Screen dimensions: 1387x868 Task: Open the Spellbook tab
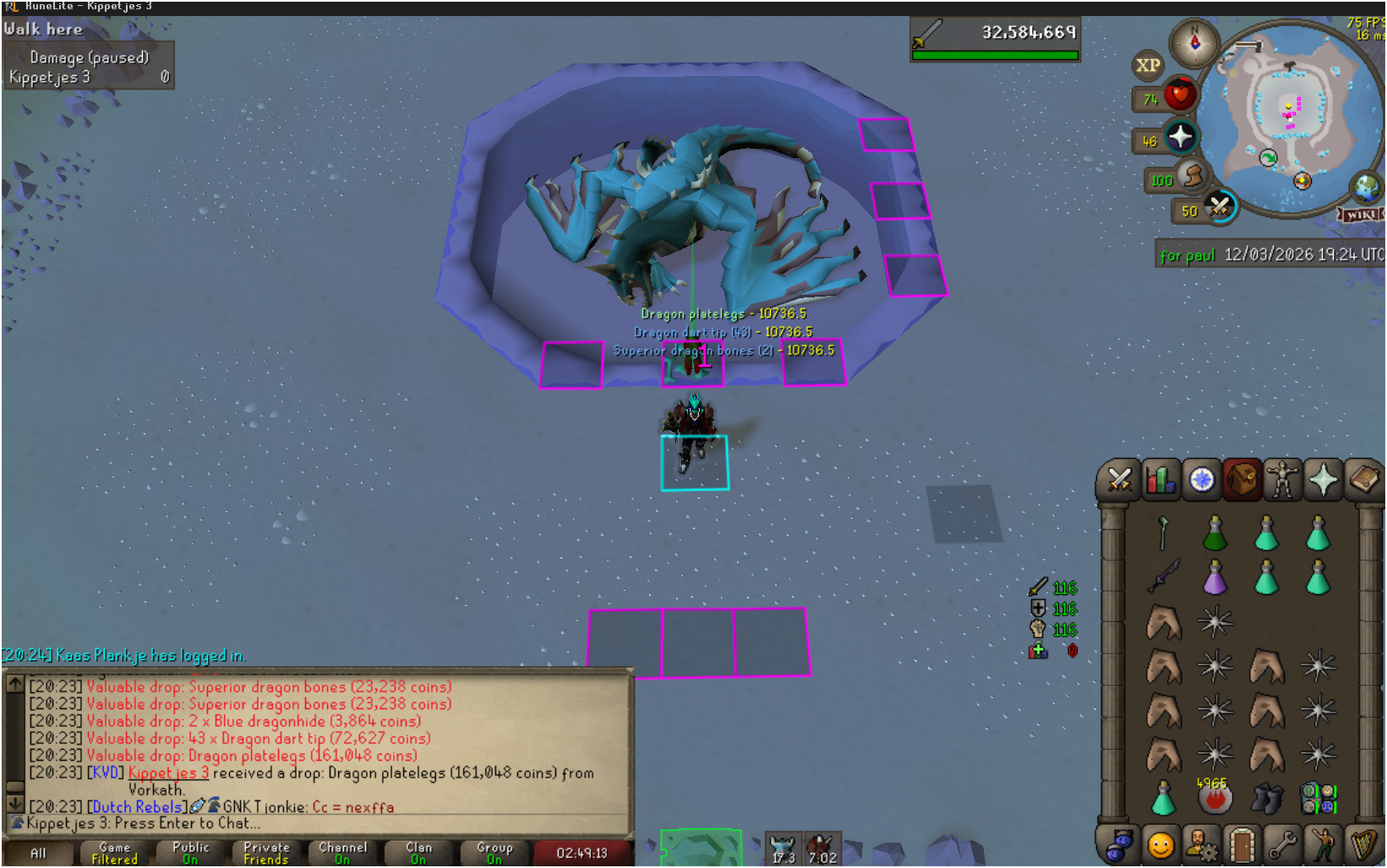(1363, 480)
